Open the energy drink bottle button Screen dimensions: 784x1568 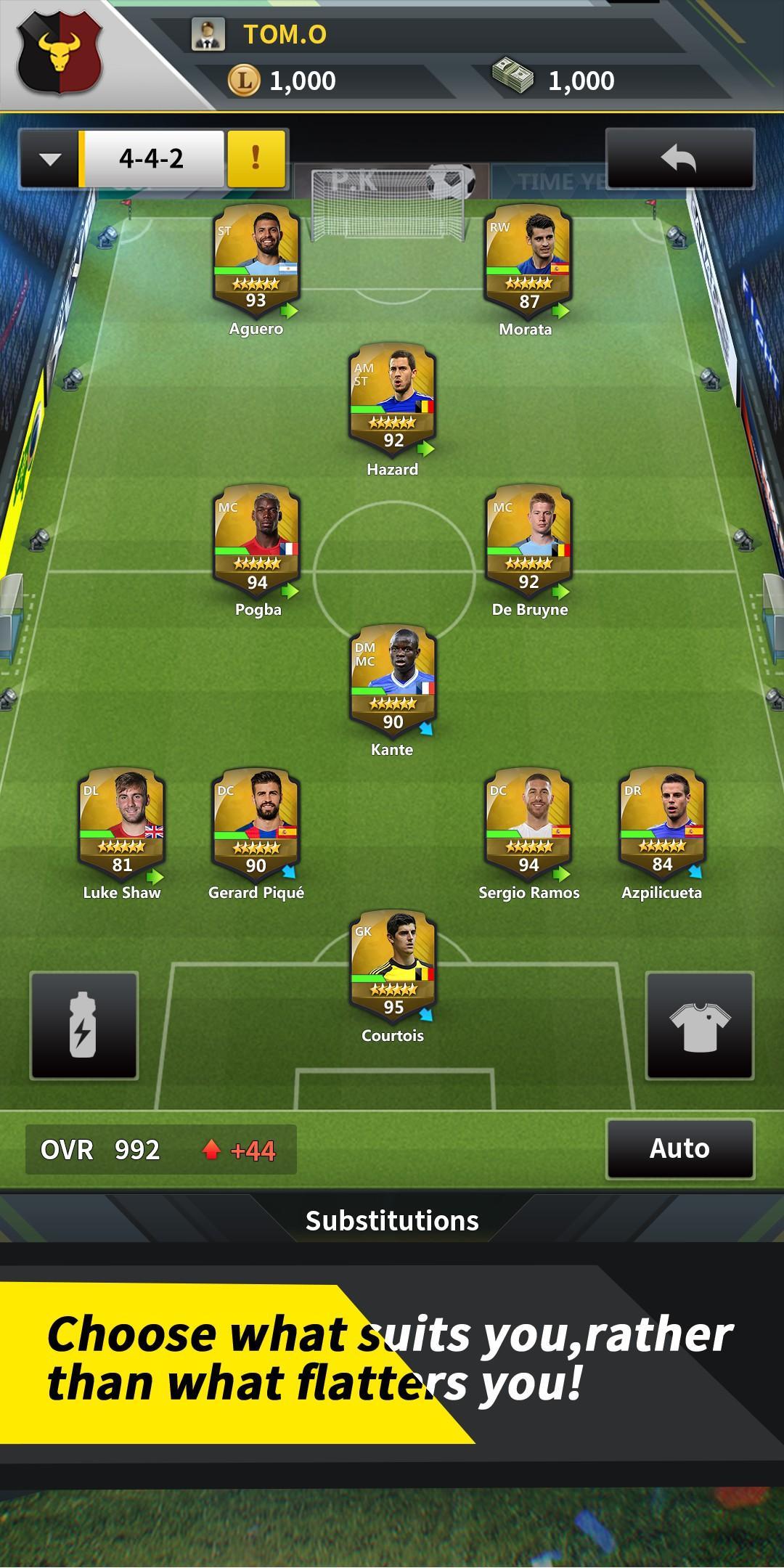[x=83, y=1025]
